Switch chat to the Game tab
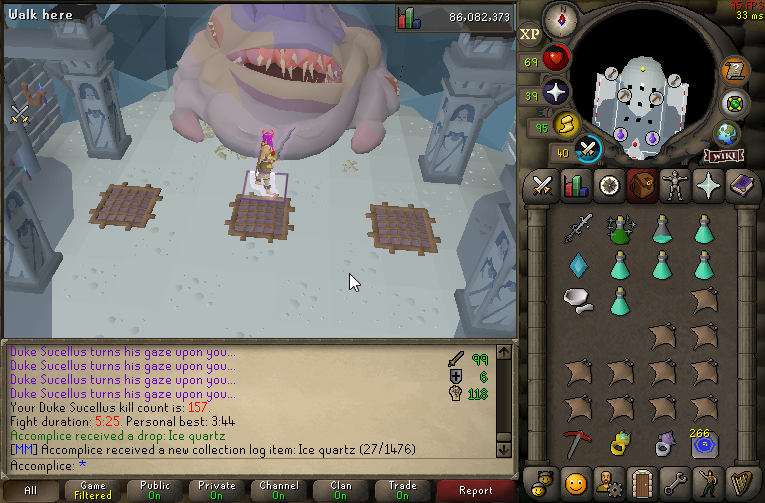Screen dimensions: 765x503 [92, 491]
